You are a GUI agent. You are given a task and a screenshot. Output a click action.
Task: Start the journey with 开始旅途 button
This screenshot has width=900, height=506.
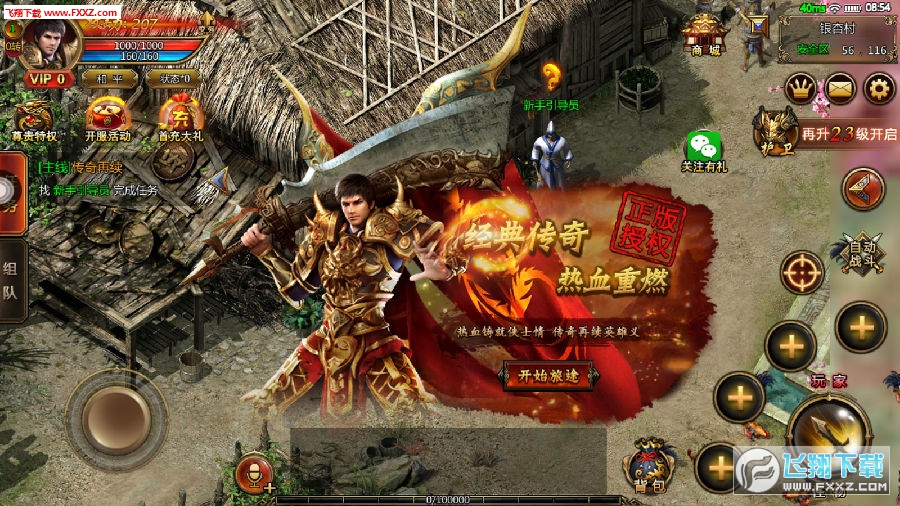click(548, 376)
